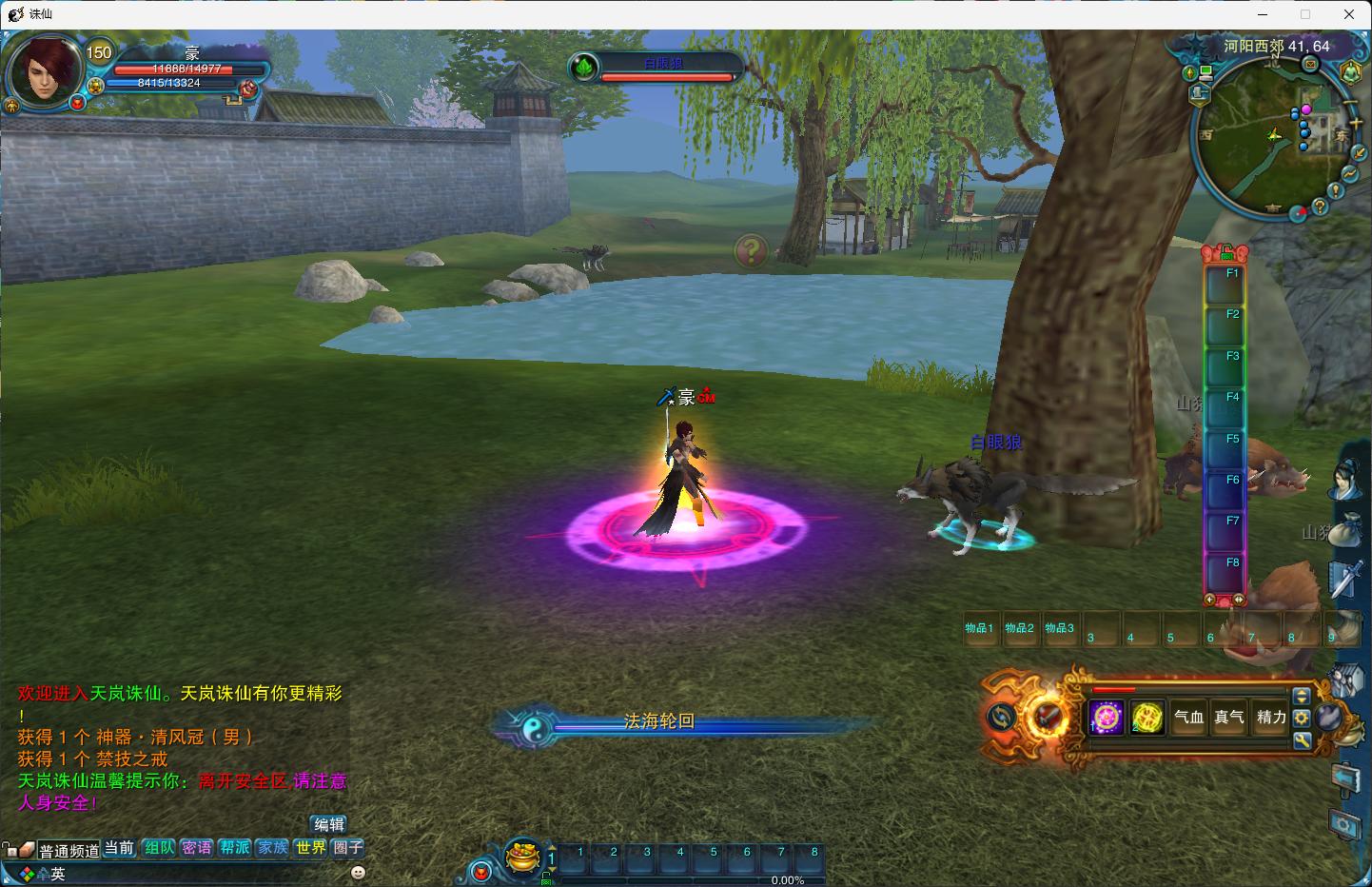Select the 真气 hotbar slot
Screen dimensions: 1372x887
(1229, 717)
